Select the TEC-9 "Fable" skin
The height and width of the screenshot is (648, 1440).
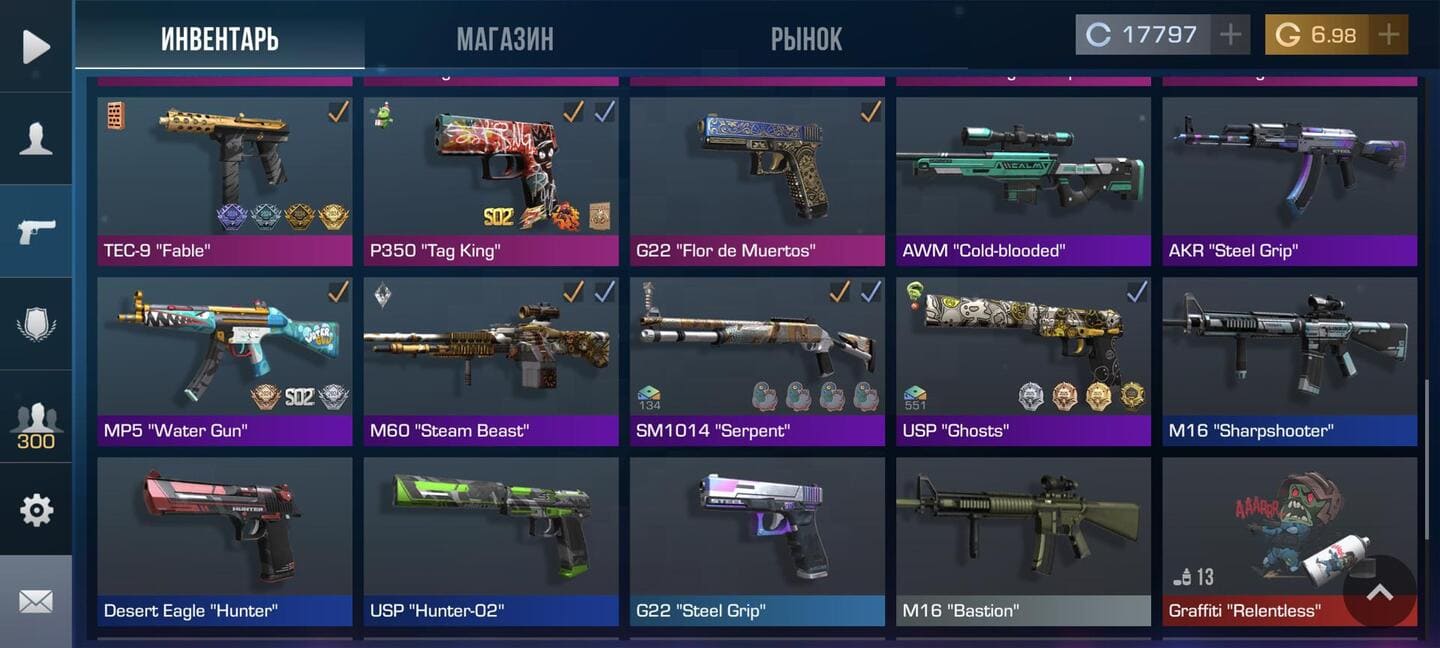pyautogui.click(x=224, y=180)
